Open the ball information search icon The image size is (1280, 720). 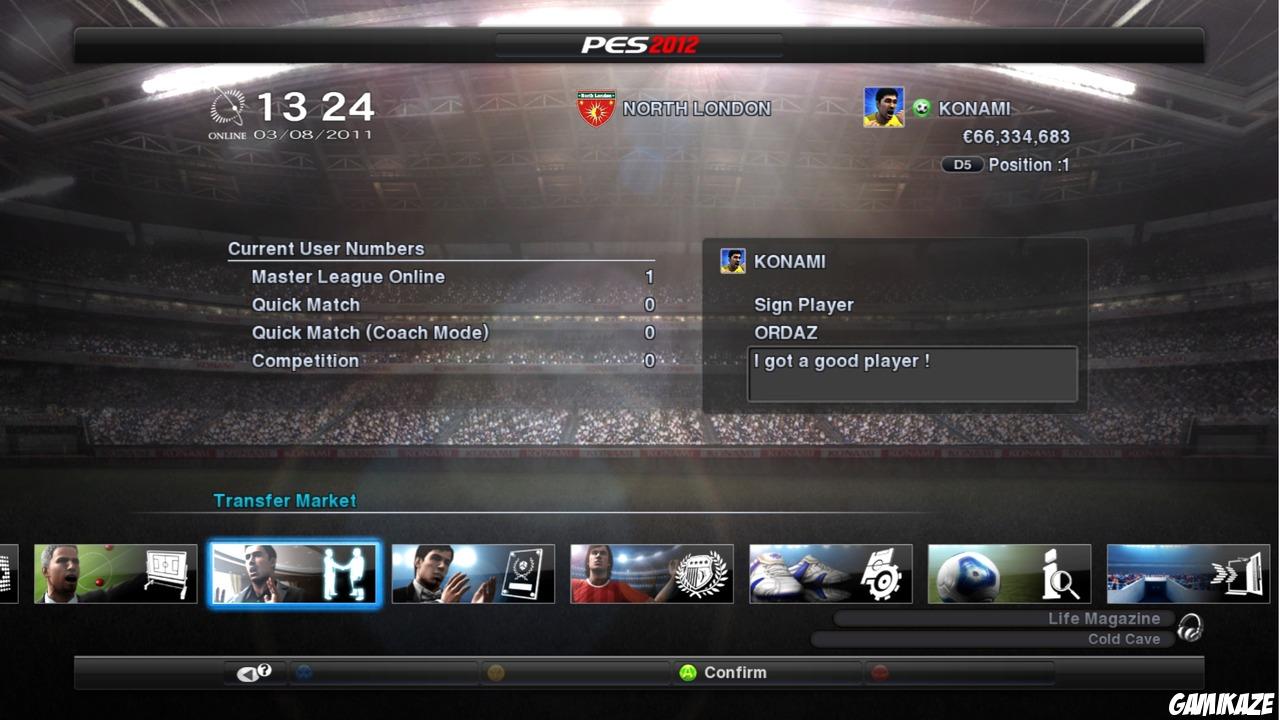pos(1009,574)
